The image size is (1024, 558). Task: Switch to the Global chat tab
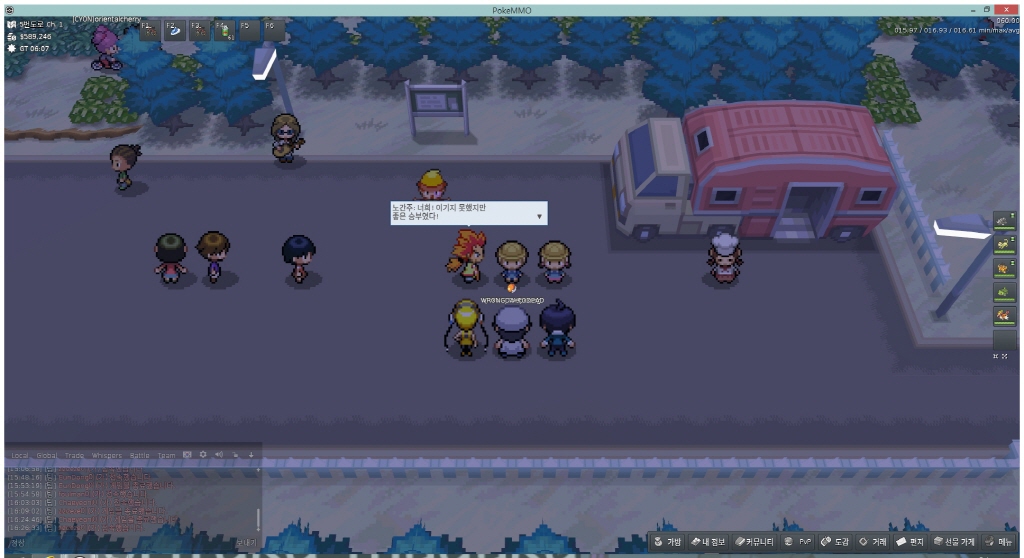click(47, 455)
